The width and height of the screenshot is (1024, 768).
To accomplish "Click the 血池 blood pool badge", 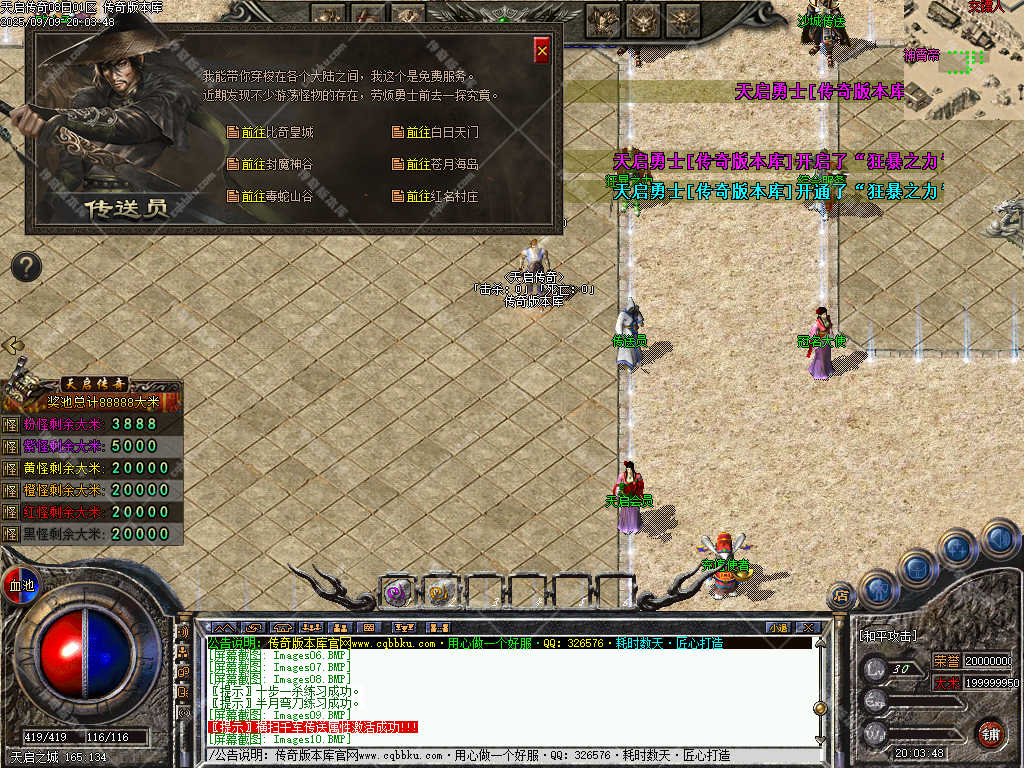I will tap(20, 585).
